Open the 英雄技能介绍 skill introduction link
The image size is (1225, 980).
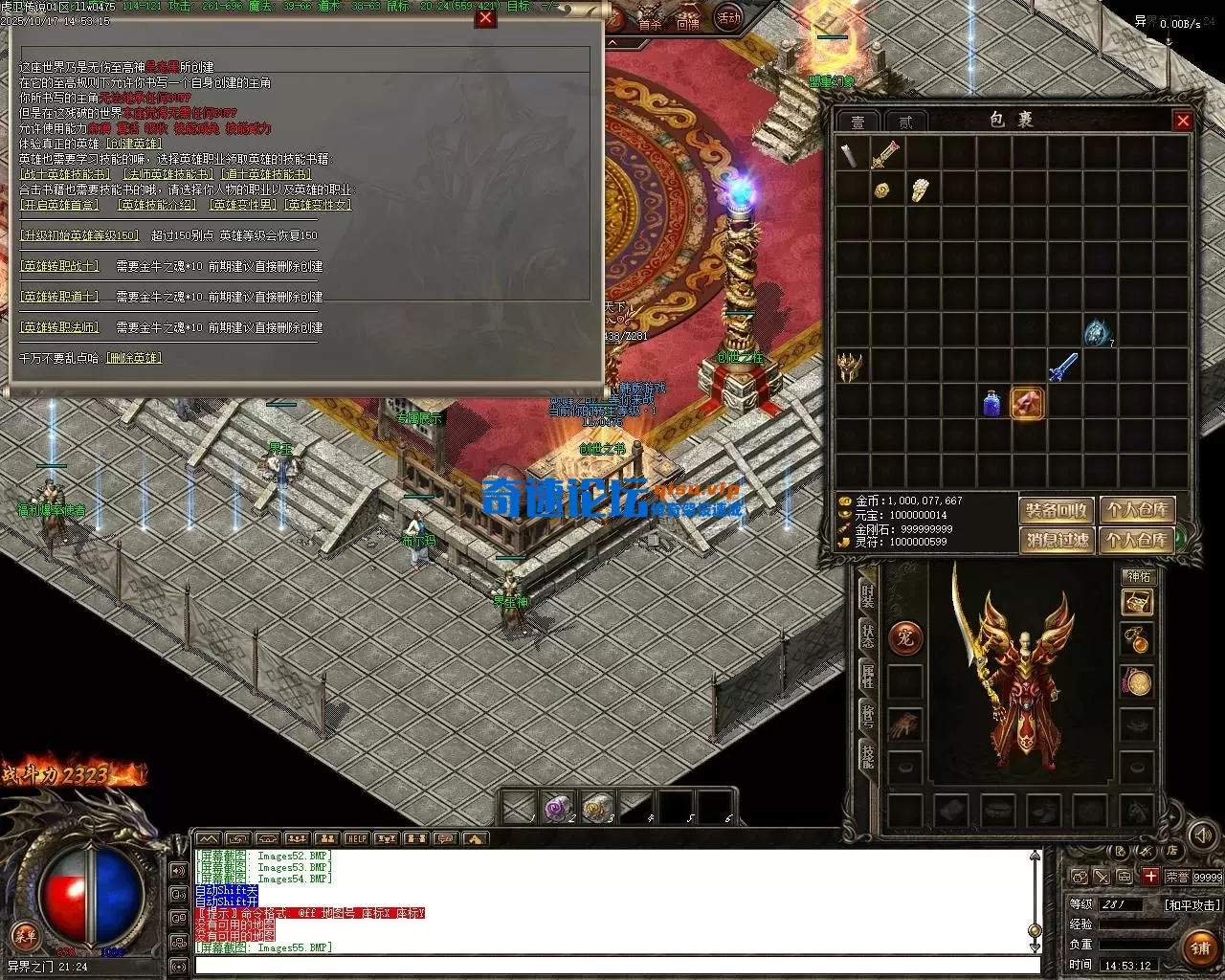[156, 205]
